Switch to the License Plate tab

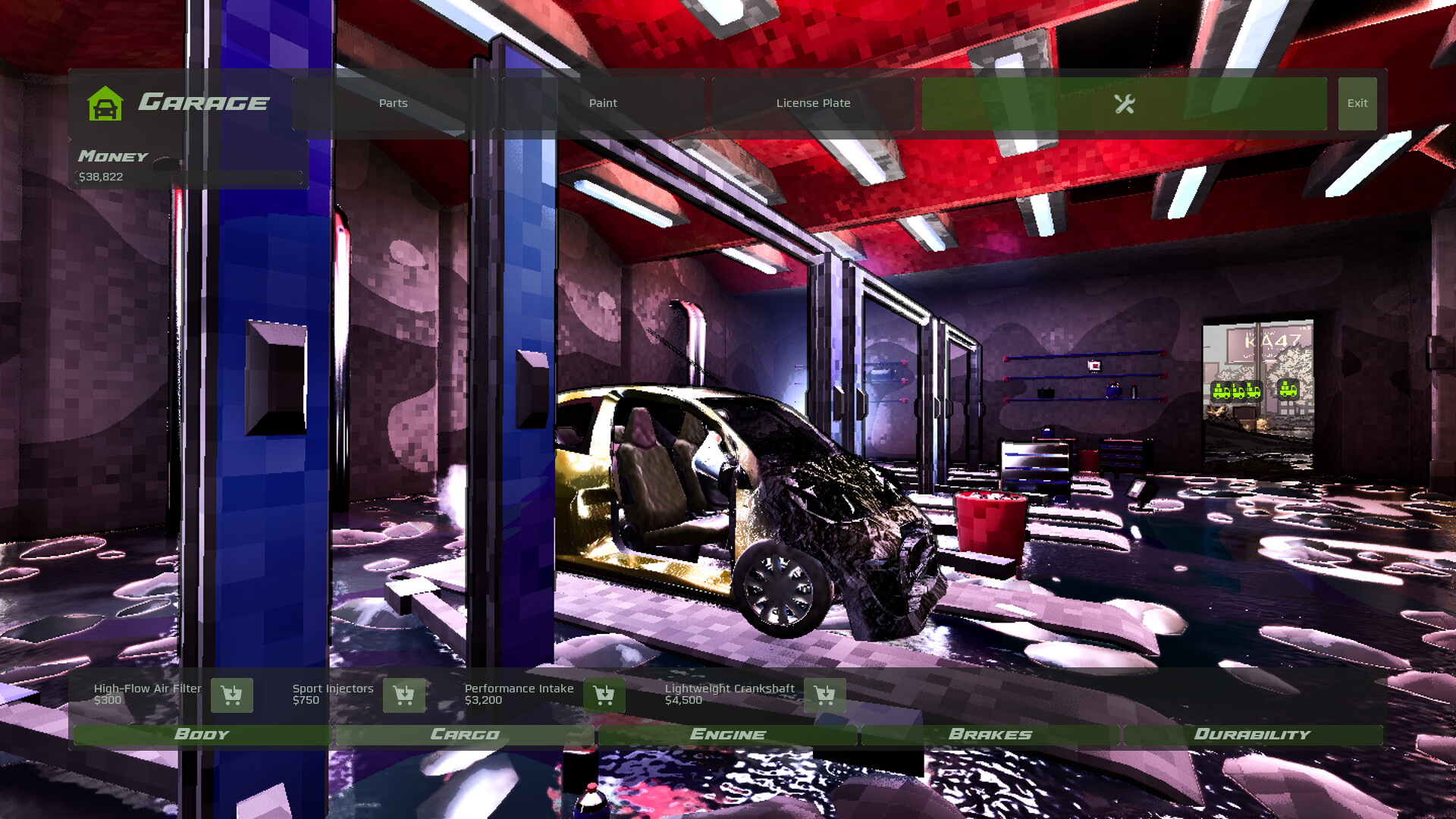click(813, 103)
